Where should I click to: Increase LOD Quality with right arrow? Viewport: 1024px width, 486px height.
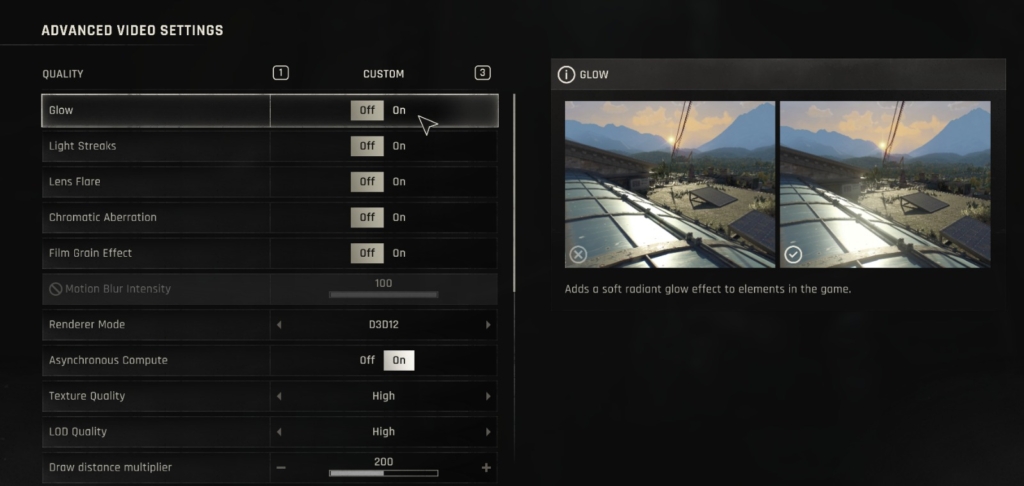(488, 432)
